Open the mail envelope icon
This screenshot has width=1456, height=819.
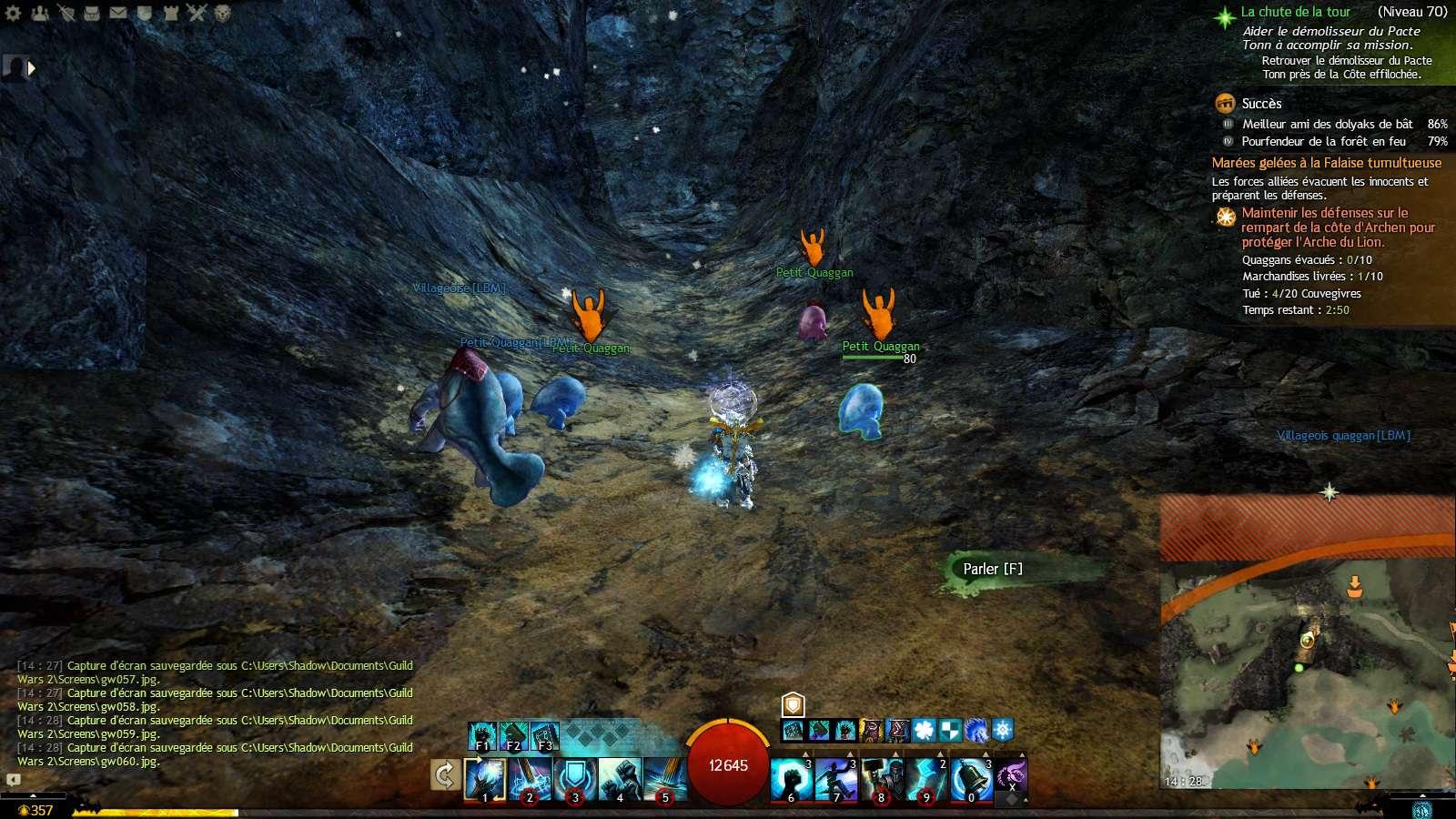click(x=118, y=13)
